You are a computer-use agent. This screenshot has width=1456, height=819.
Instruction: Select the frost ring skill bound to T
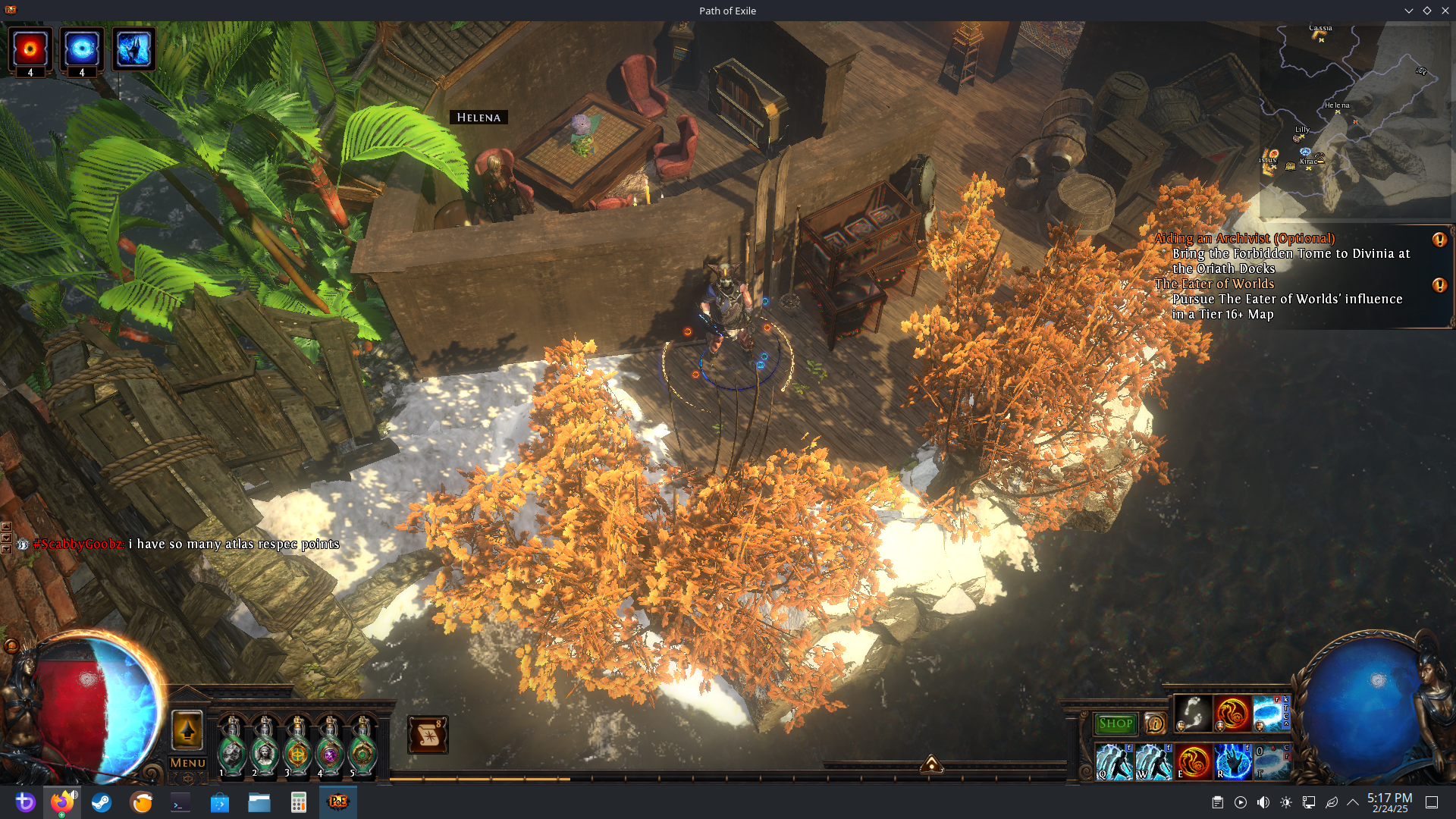[1272, 761]
